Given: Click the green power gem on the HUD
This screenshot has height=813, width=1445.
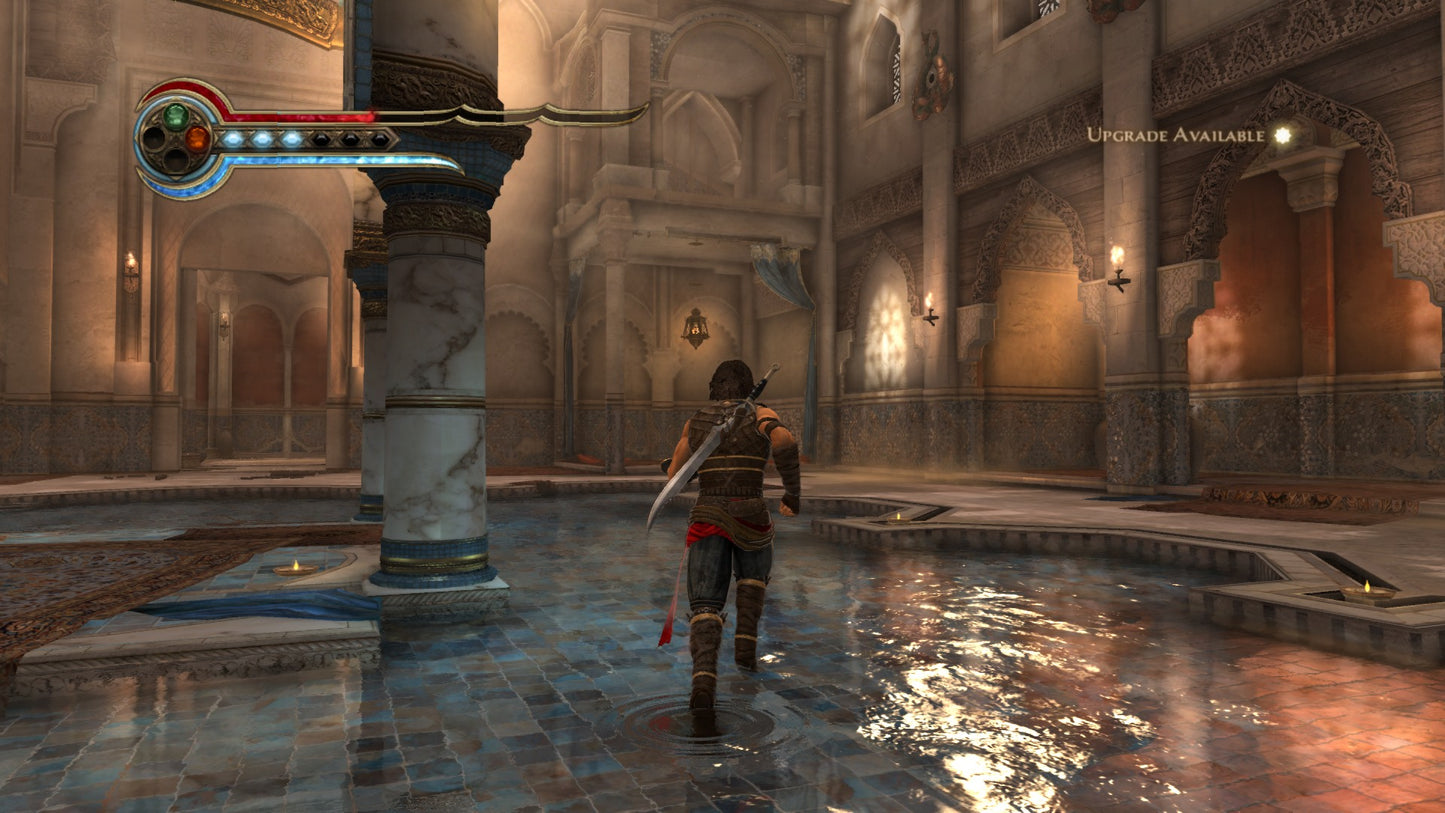Looking at the screenshot, I should (176, 116).
